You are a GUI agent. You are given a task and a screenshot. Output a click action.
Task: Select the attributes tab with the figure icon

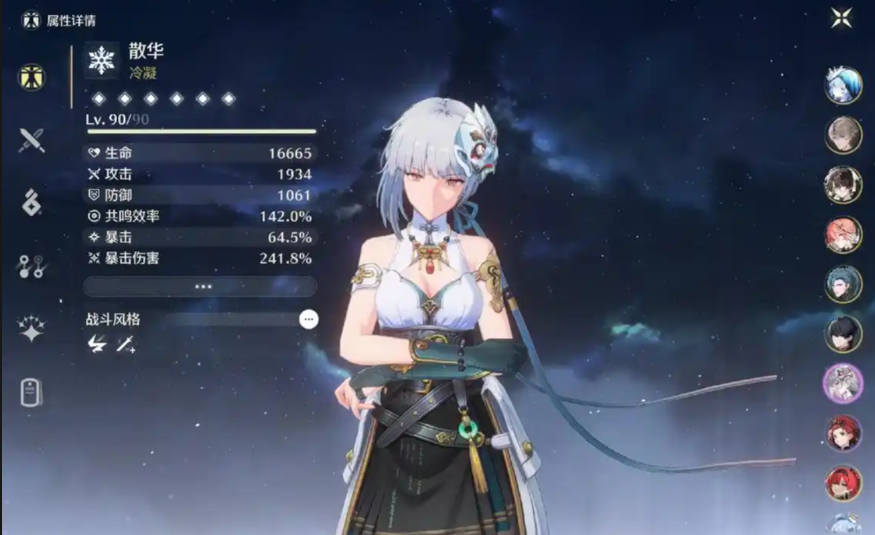[x=32, y=77]
